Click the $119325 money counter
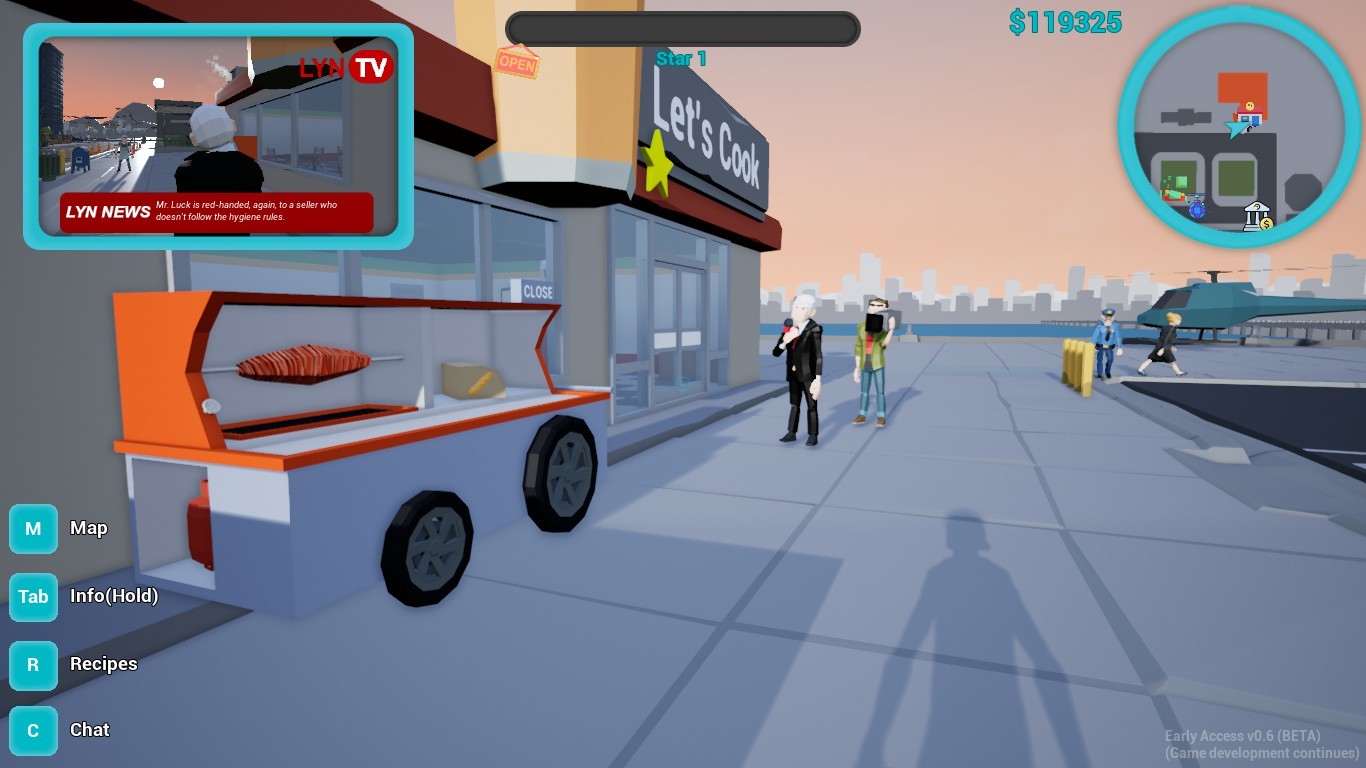Viewport: 1366px width, 768px height. [x=1064, y=22]
